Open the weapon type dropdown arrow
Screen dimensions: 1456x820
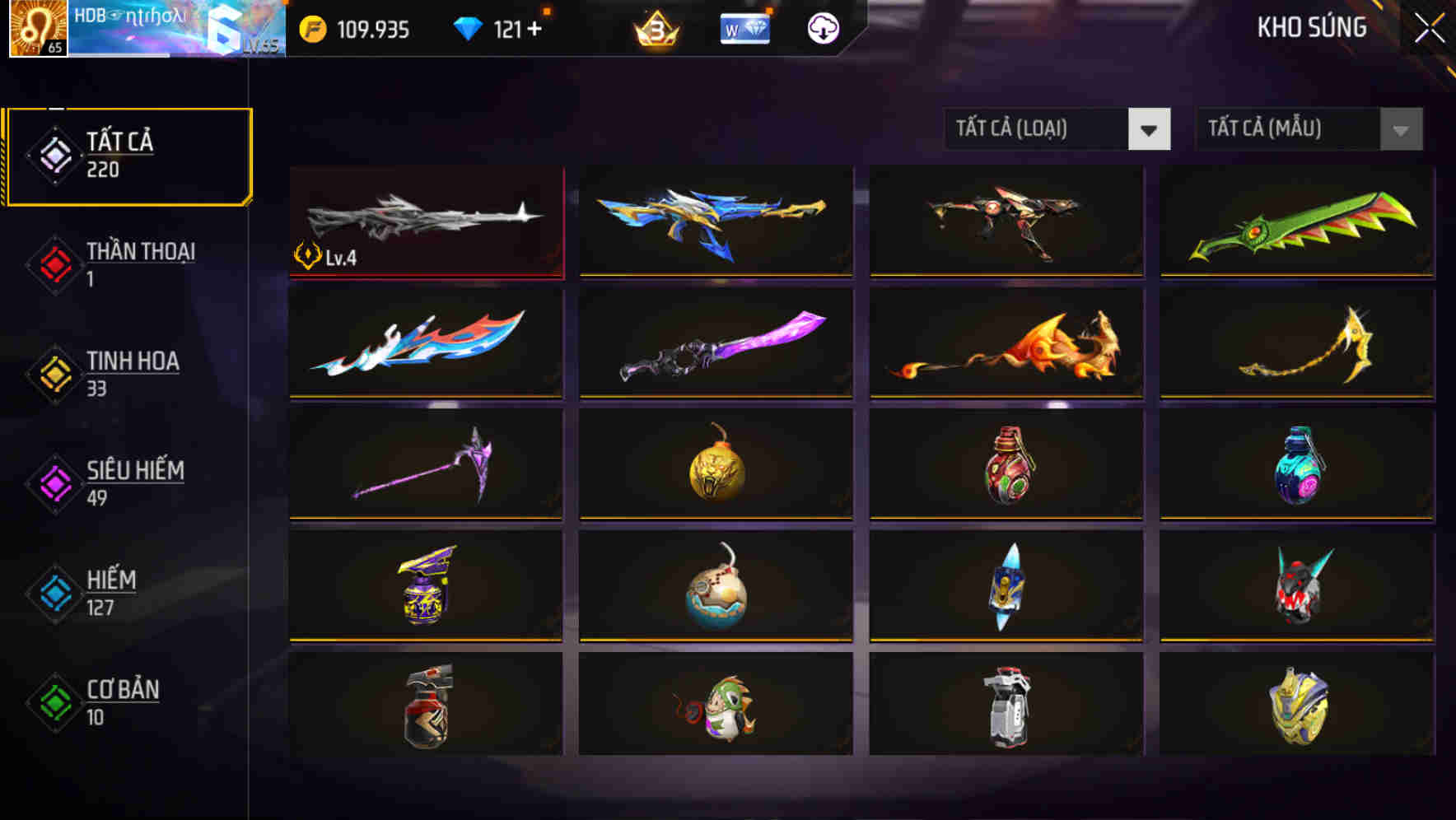pyautogui.click(x=1150, y=129)
